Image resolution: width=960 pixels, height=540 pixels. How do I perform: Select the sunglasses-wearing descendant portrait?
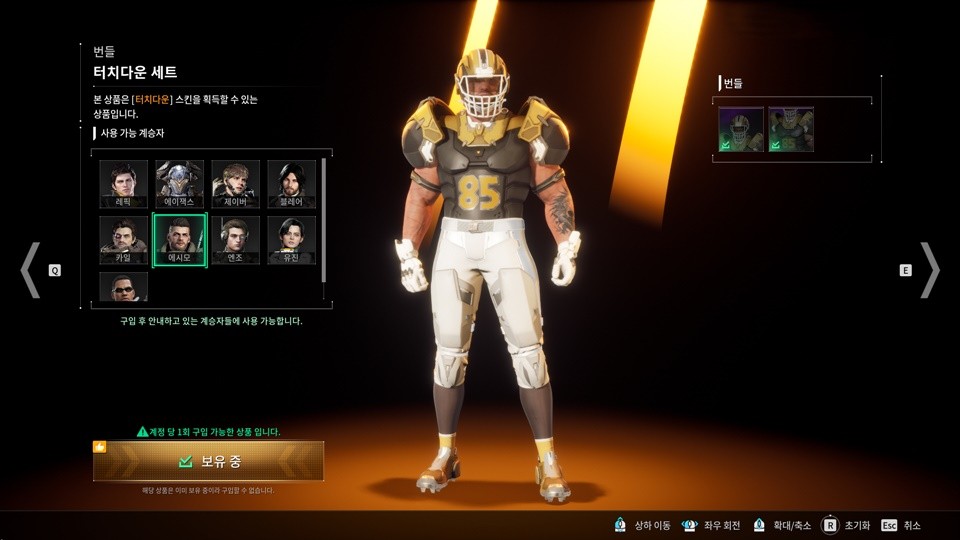[x=123, y=287]
